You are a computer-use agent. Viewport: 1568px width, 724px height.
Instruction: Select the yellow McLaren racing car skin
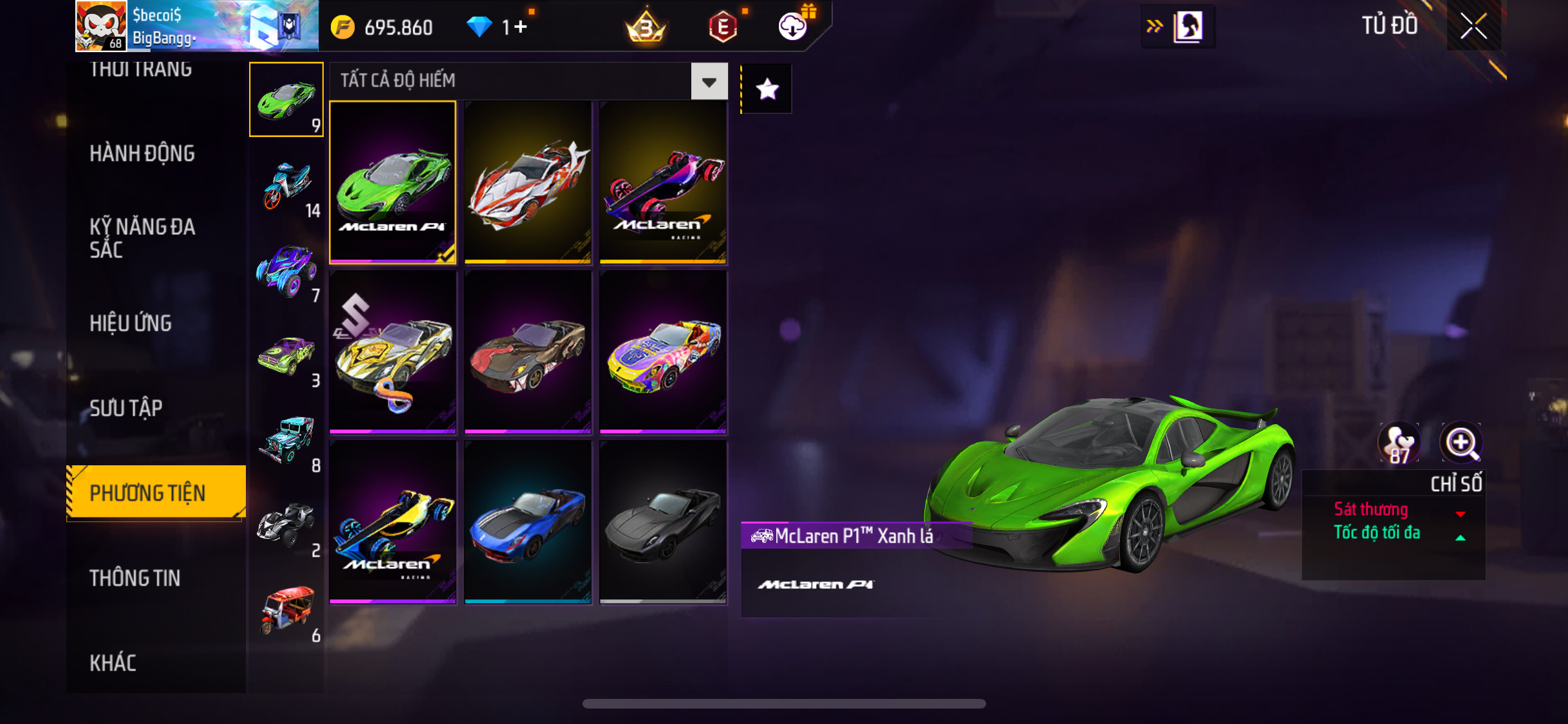tap(393, 522)
